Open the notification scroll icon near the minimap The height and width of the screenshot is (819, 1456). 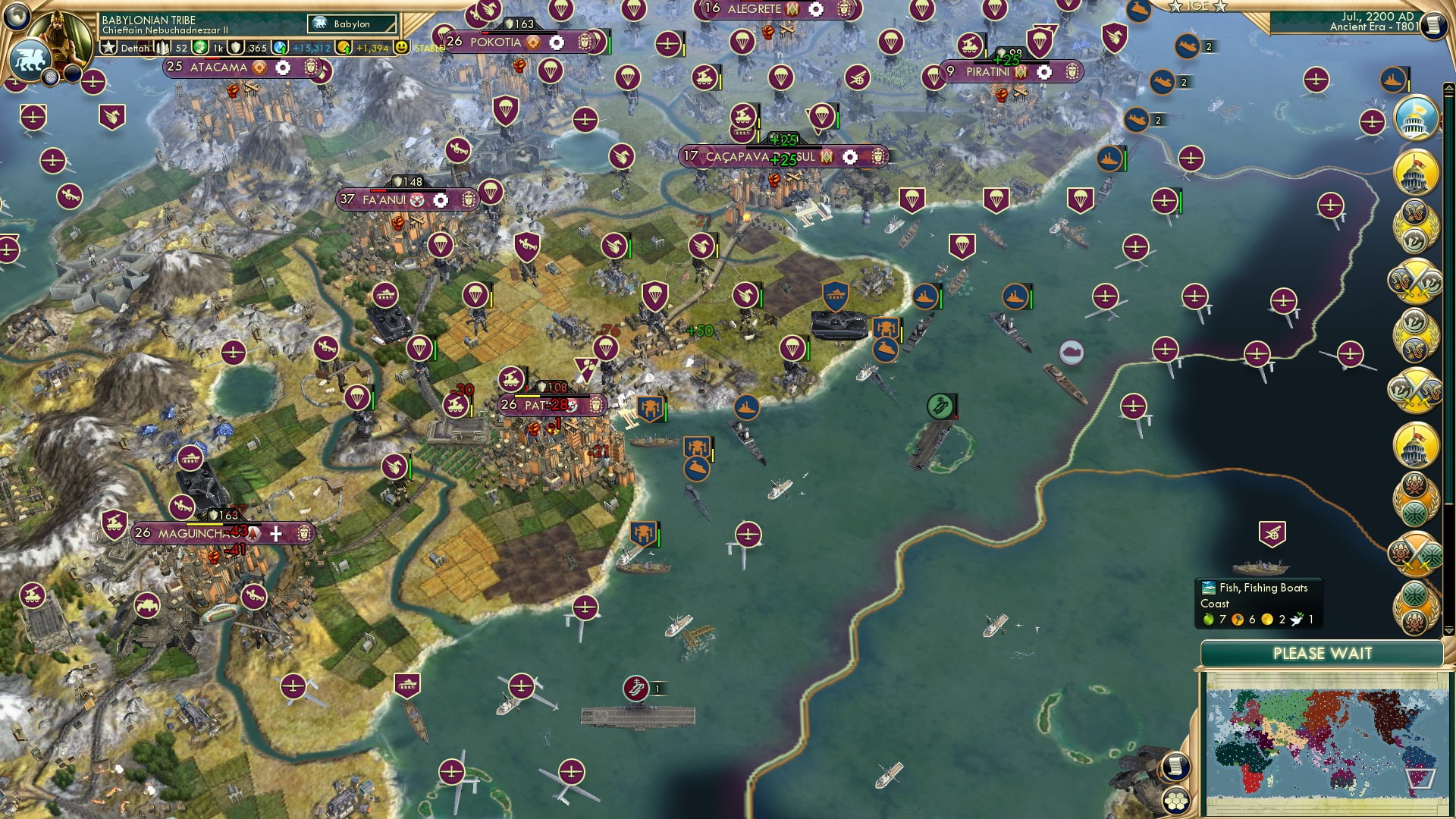pyautogui.click(x=1175, y=767)
